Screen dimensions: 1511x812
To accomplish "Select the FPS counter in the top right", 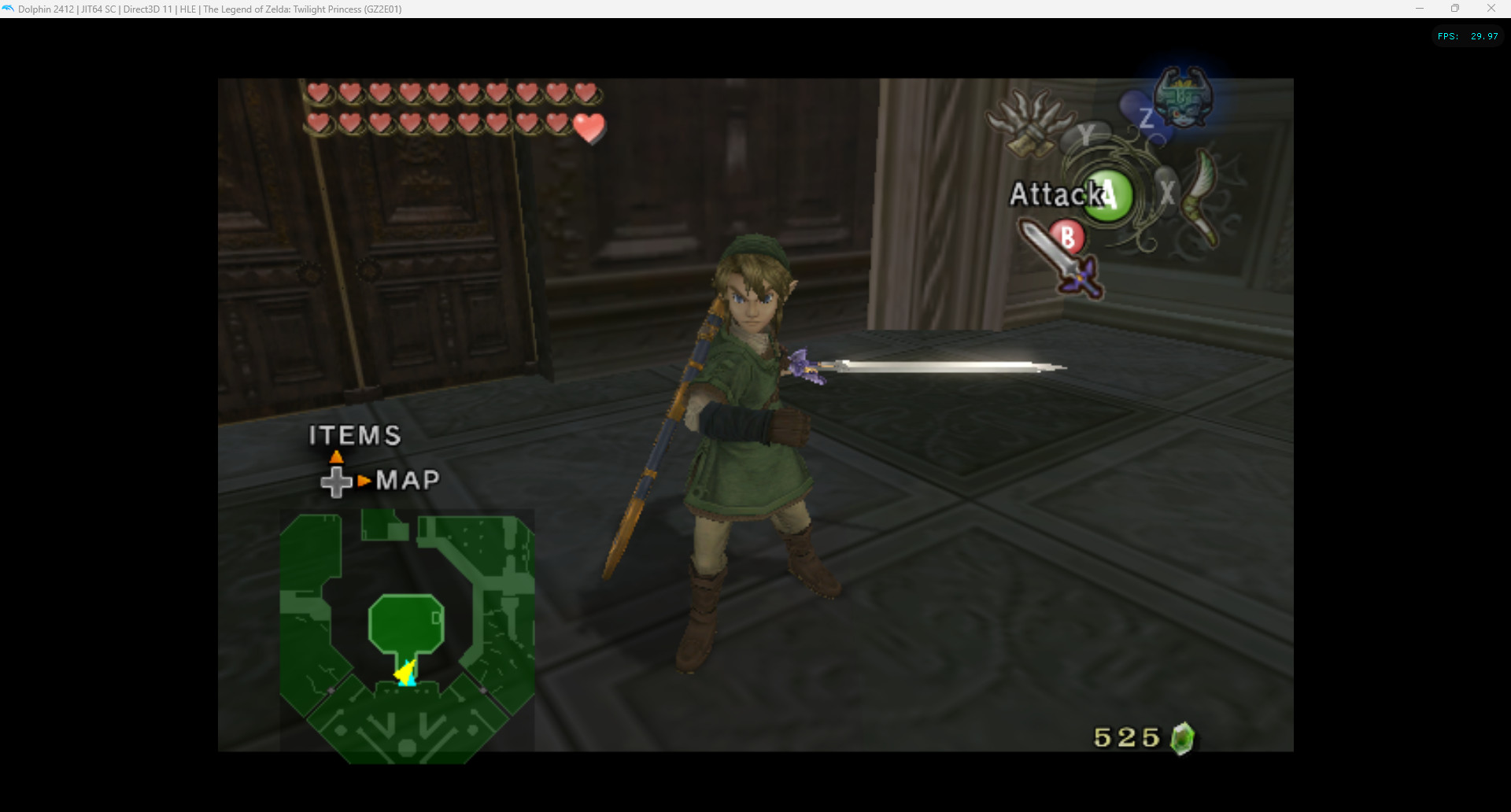I will 1465,35.
